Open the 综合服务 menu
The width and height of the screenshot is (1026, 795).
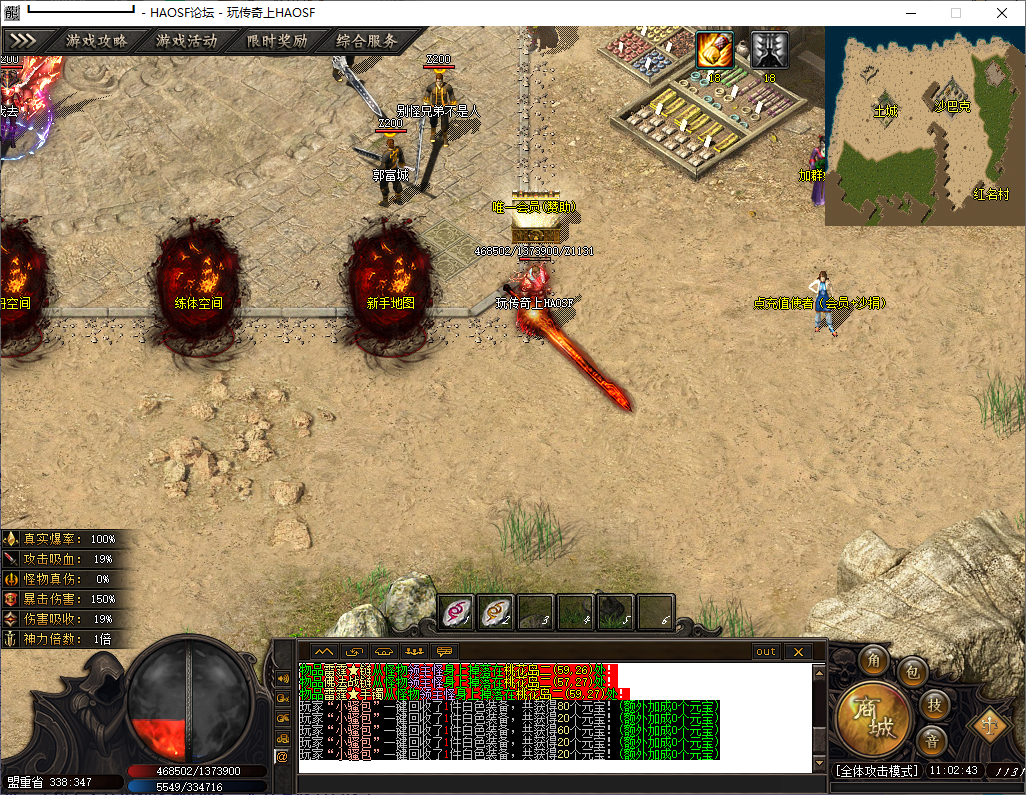(x=367, y=41)
